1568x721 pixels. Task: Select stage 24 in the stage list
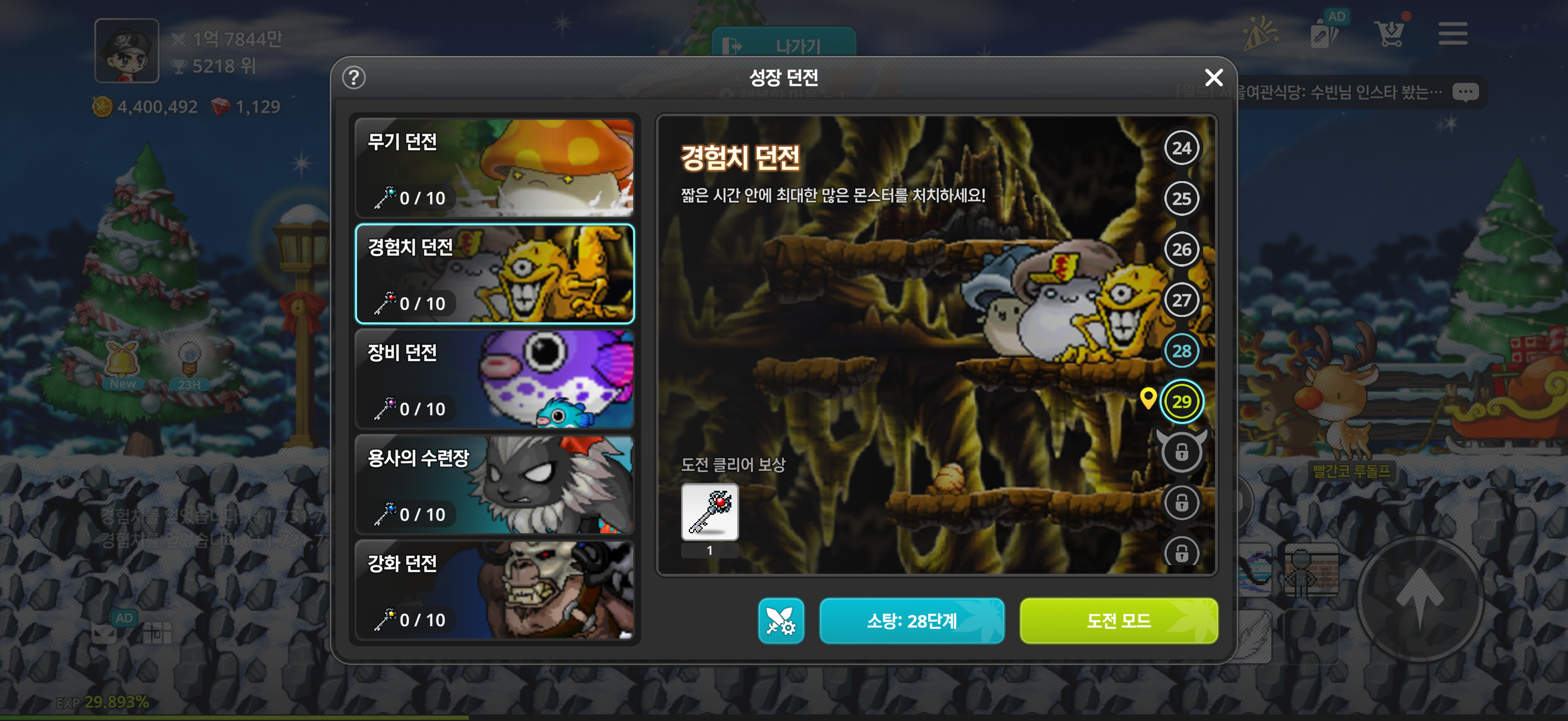click(x=1181, y=147)
